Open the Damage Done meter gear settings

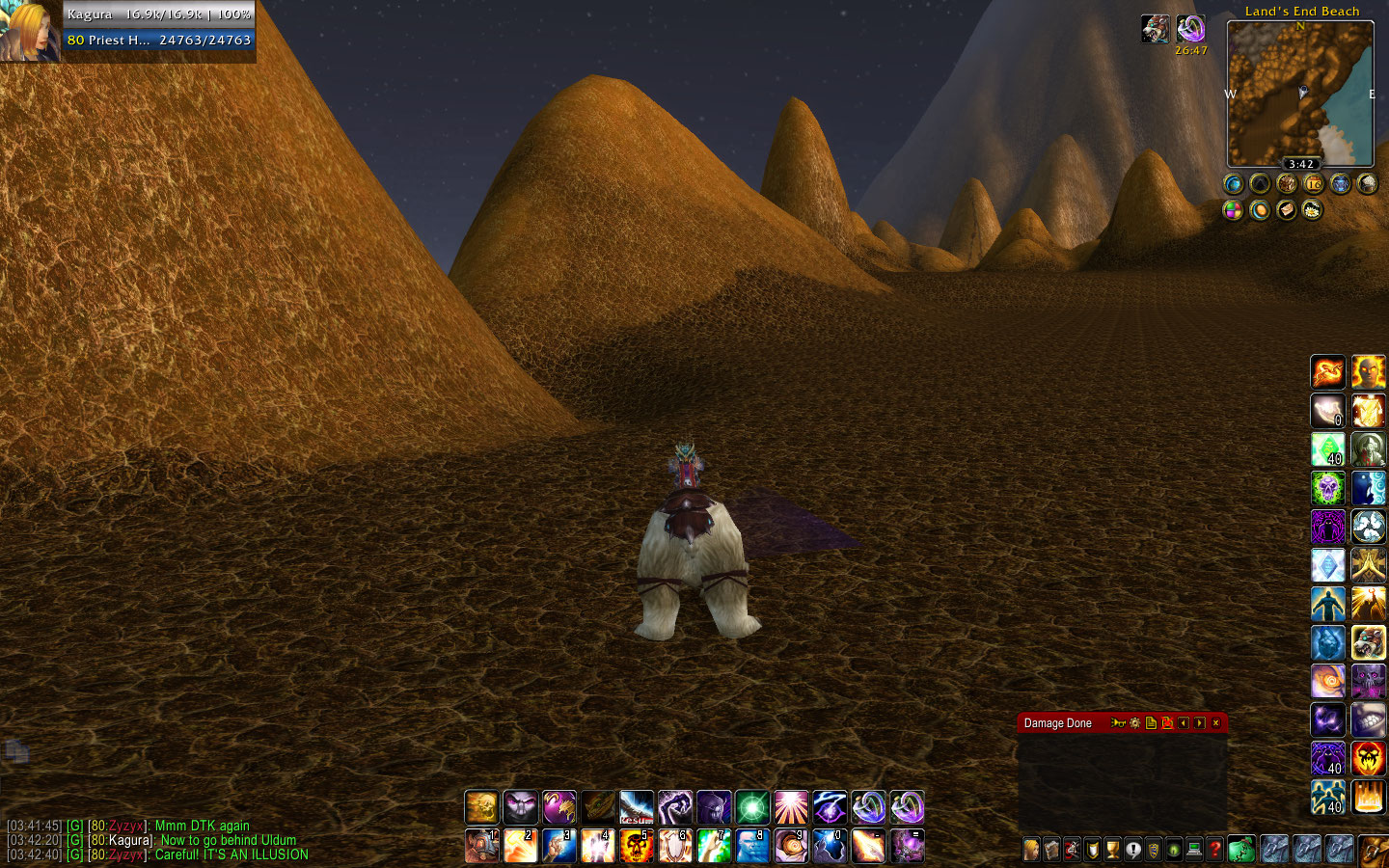tap(1135, 723)
